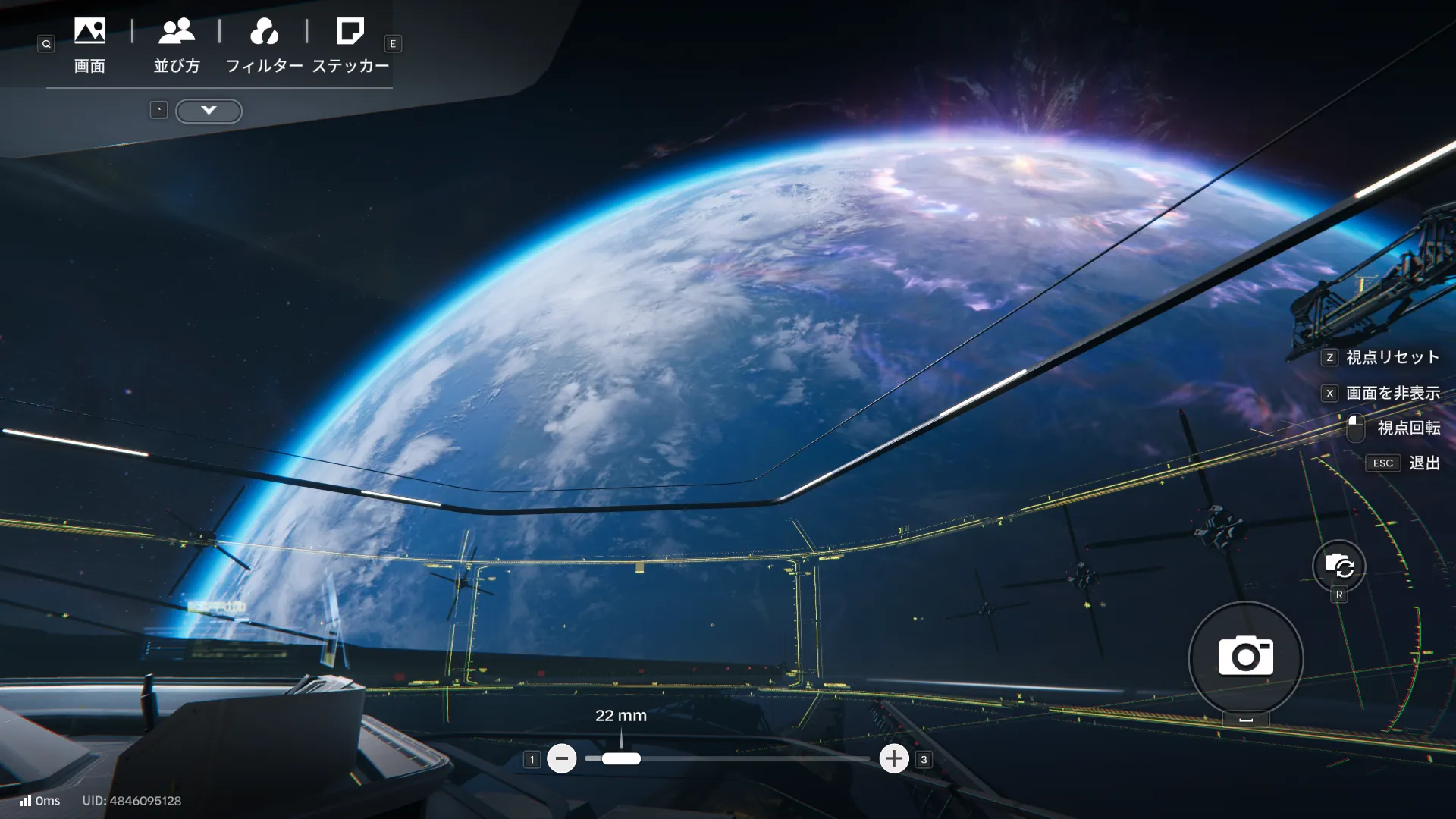This screenshot has height=819, width=1456.
Task: Switch camera with the flip-camera icon
Action: 1338,566
